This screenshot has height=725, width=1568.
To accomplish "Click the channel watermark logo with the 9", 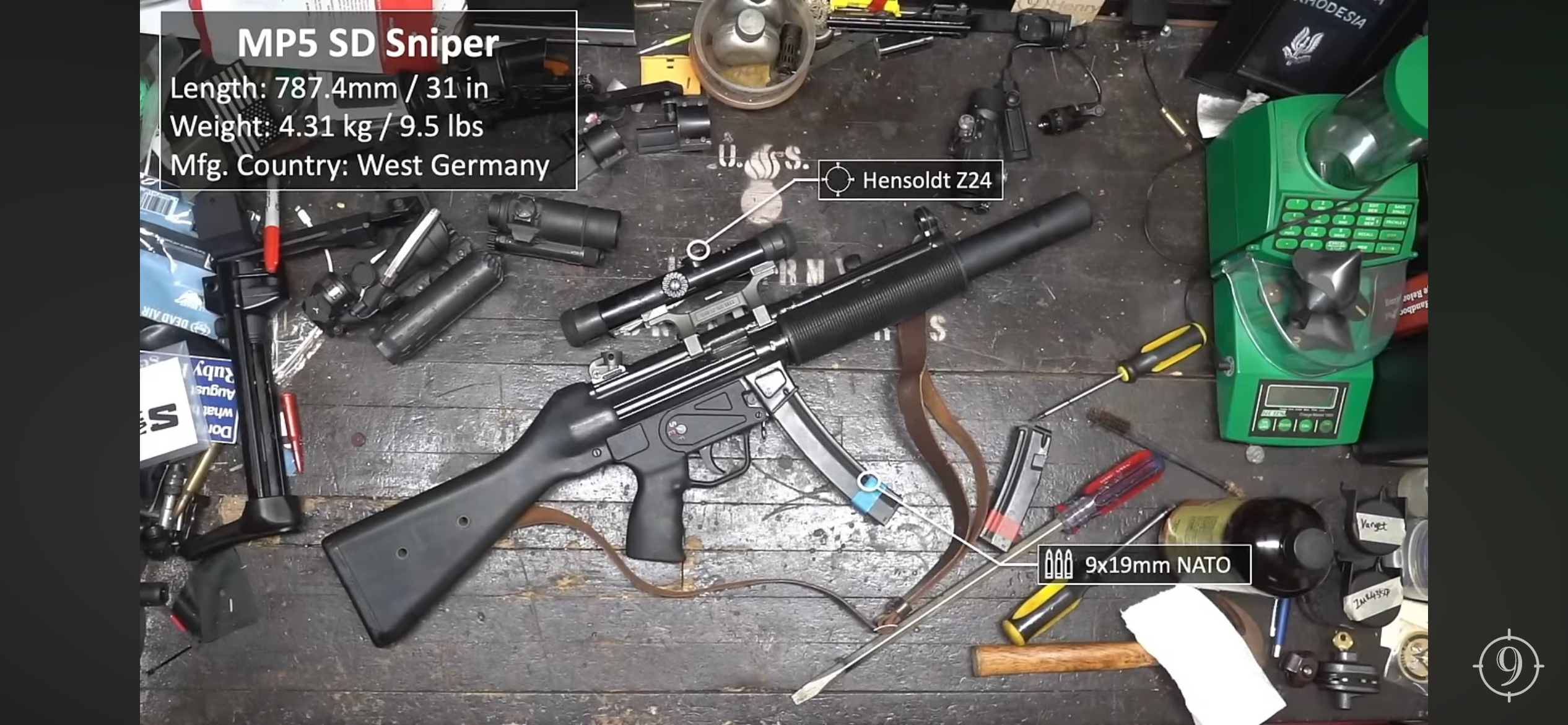I will point(1508,666).
